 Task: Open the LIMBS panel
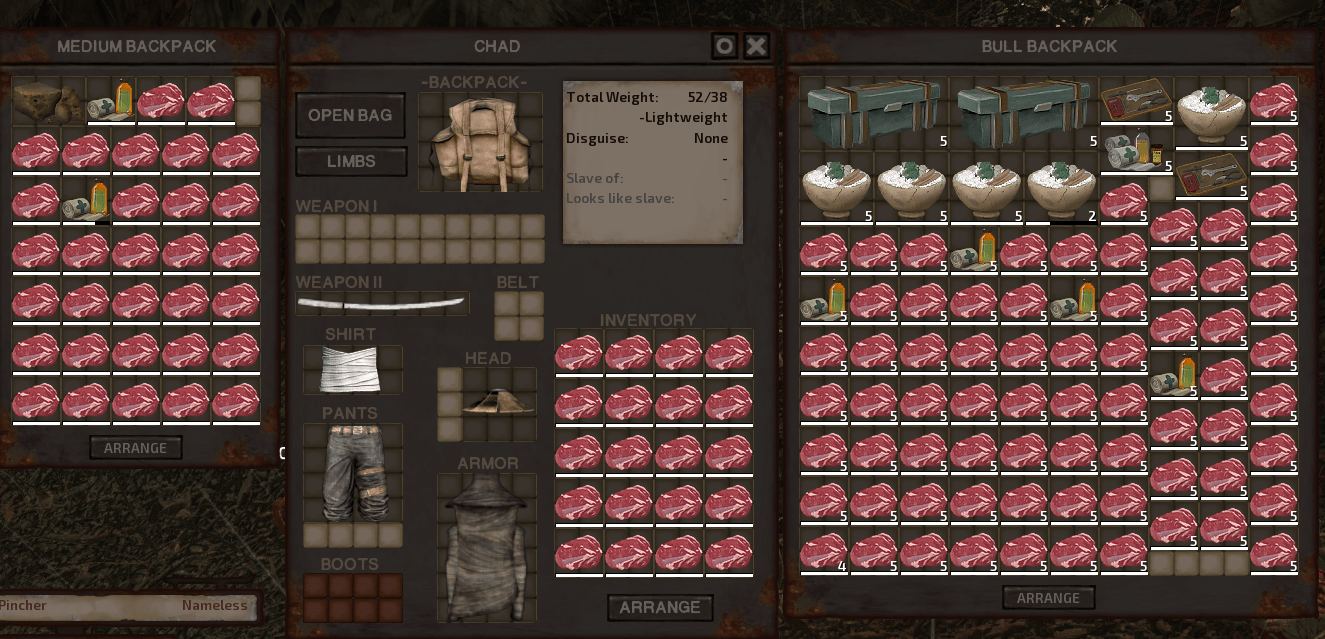(x=351, y=161)
